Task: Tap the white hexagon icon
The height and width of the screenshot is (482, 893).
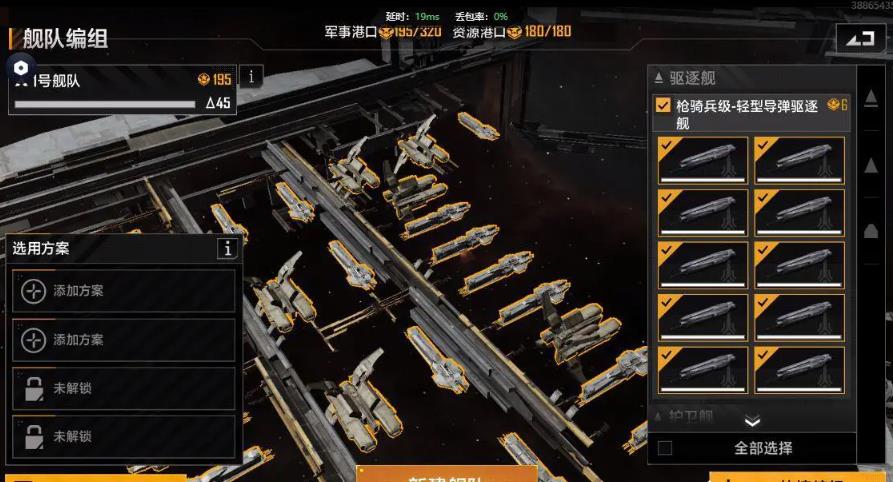Action: (x=21, y=68)
